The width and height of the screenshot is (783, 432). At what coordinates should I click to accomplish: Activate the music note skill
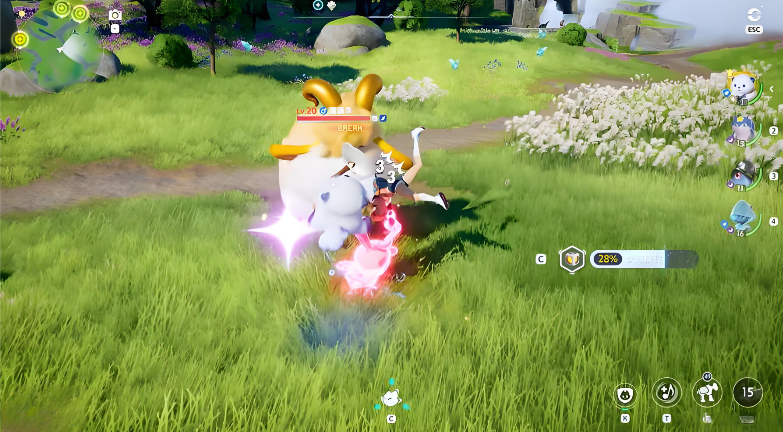[666, 392]
